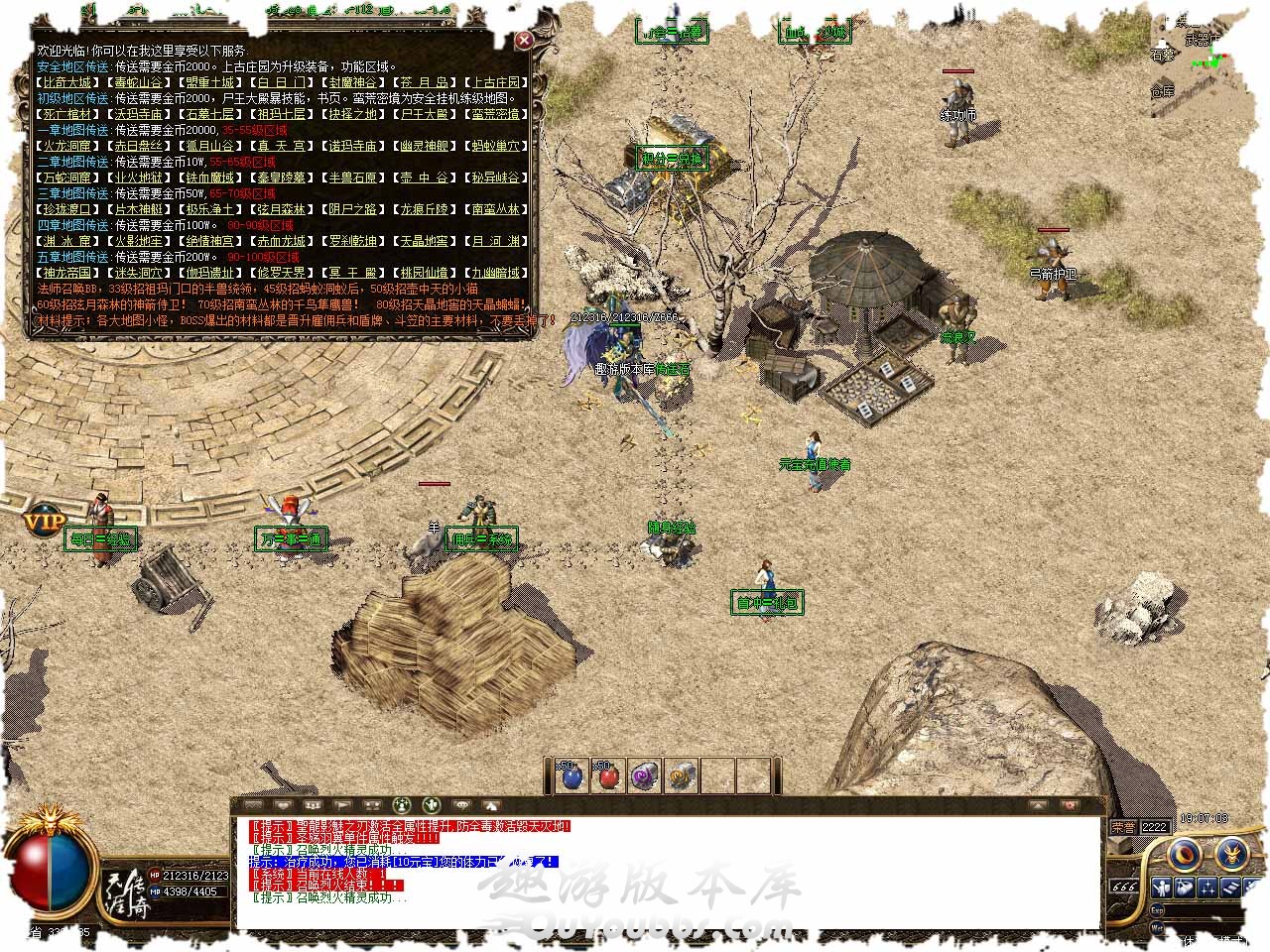Viewport: 1270px width, 952px height.
Task: Teleport to 比奇大城 from the list
Action: tap(67, 82)
